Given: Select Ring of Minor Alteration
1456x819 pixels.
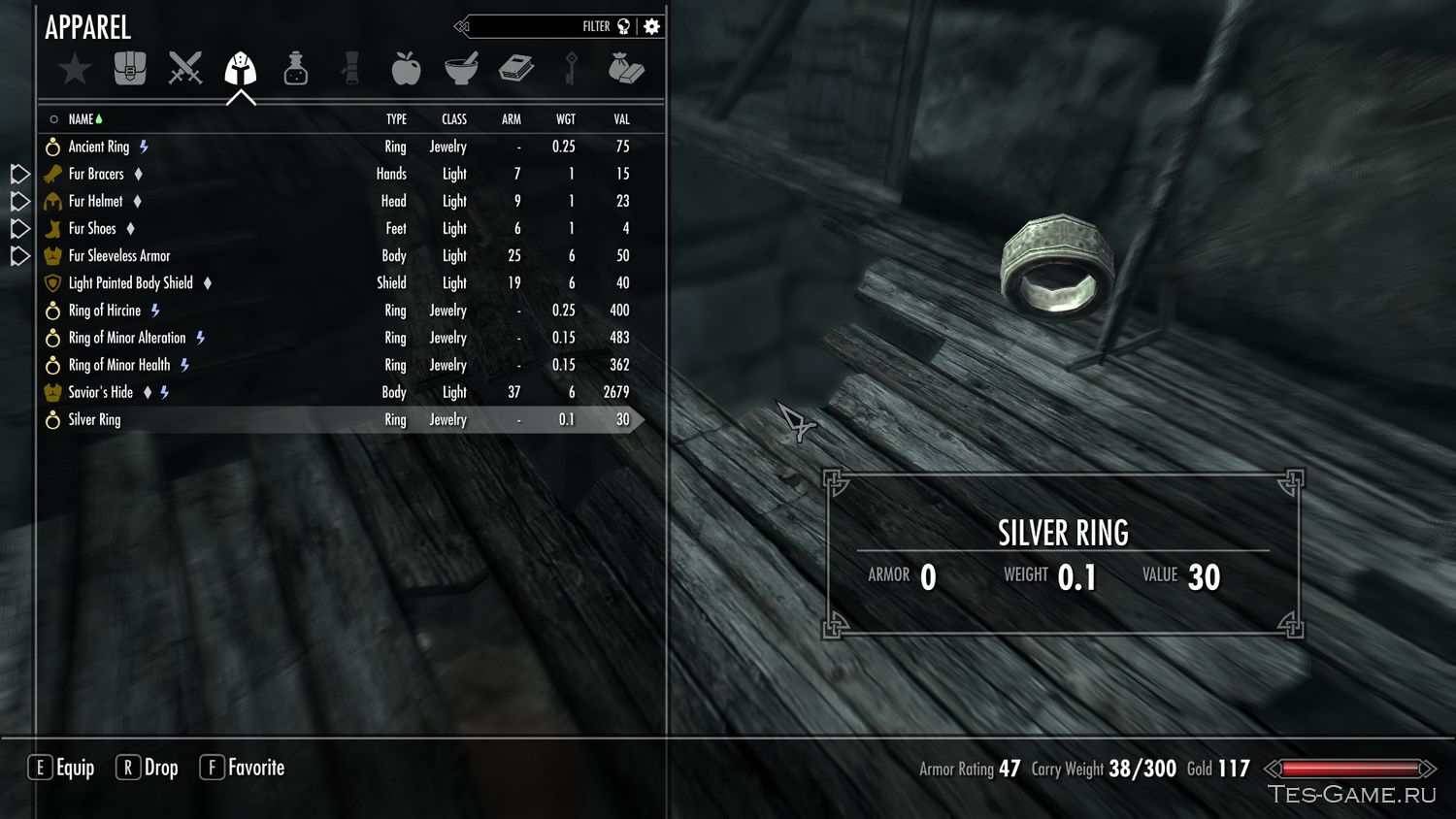Looking at the screenshot, I should [x=127, y=338].
